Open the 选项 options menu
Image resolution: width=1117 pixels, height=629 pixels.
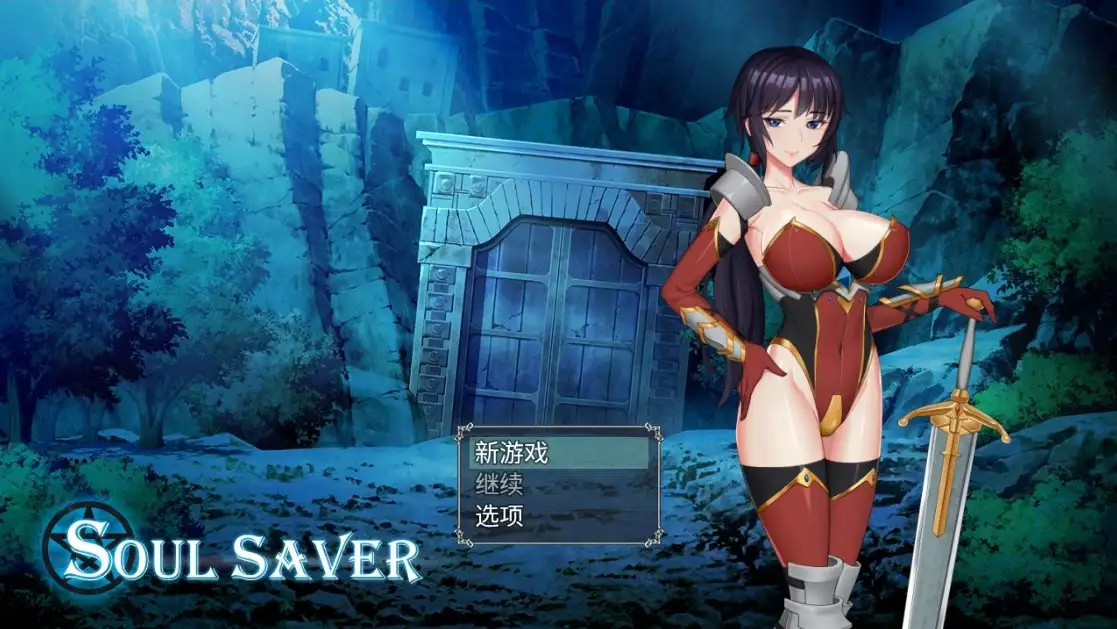pyautogui.click(x=499, y=517)
